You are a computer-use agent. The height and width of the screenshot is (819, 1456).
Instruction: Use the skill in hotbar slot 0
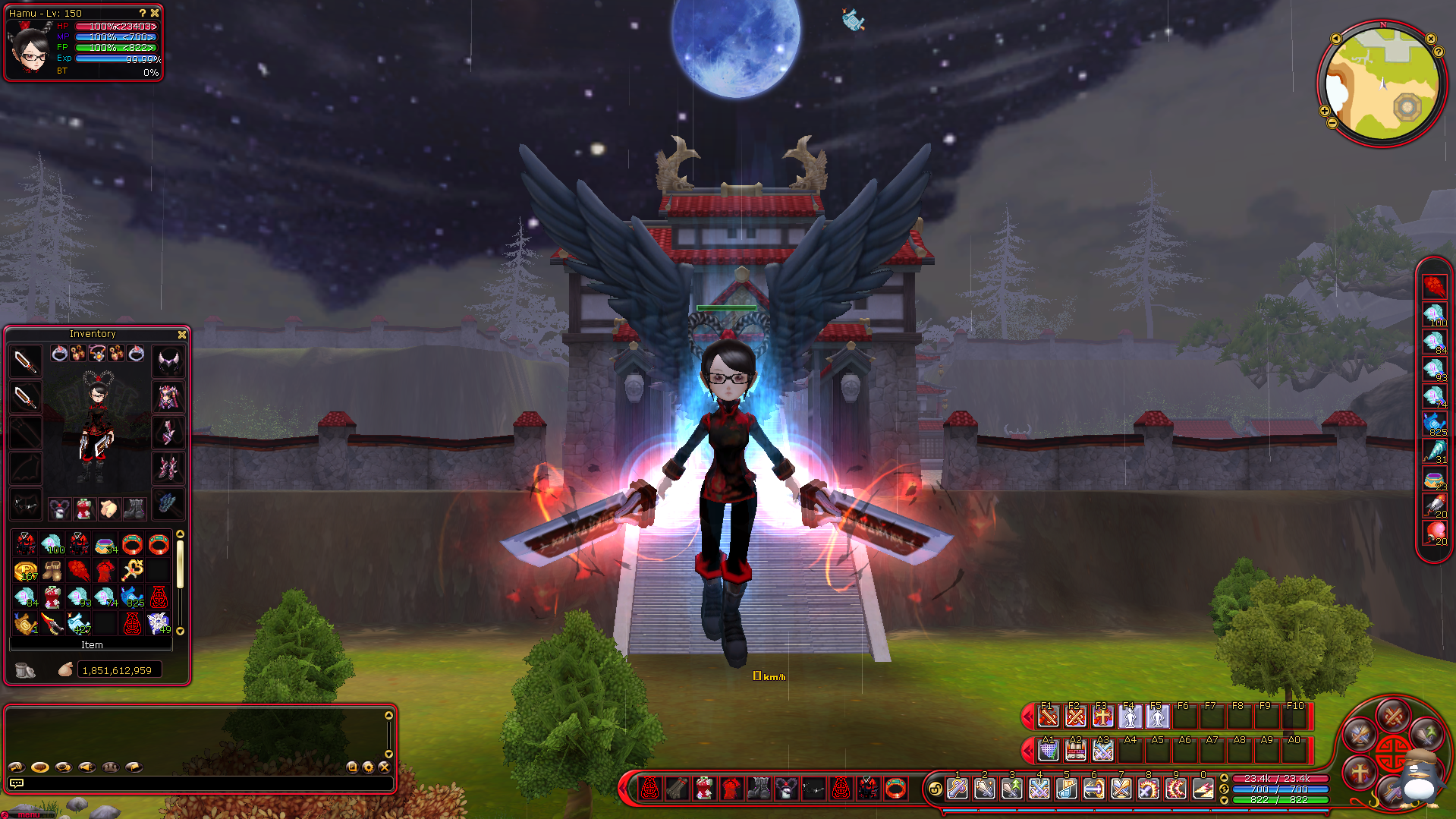[x=1203, y=789]
